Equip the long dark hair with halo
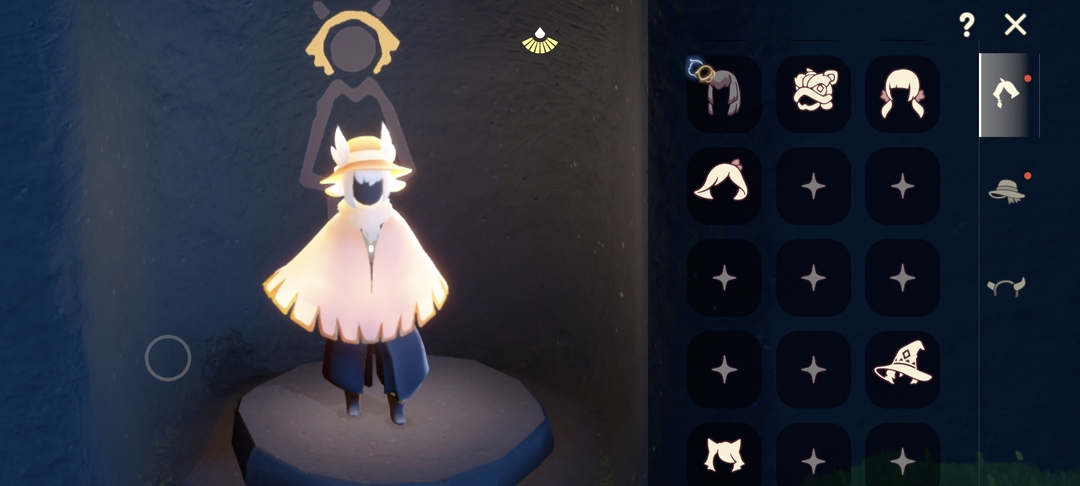The width and height of the screenshot is (1080, 486). (x=724, y=94)
